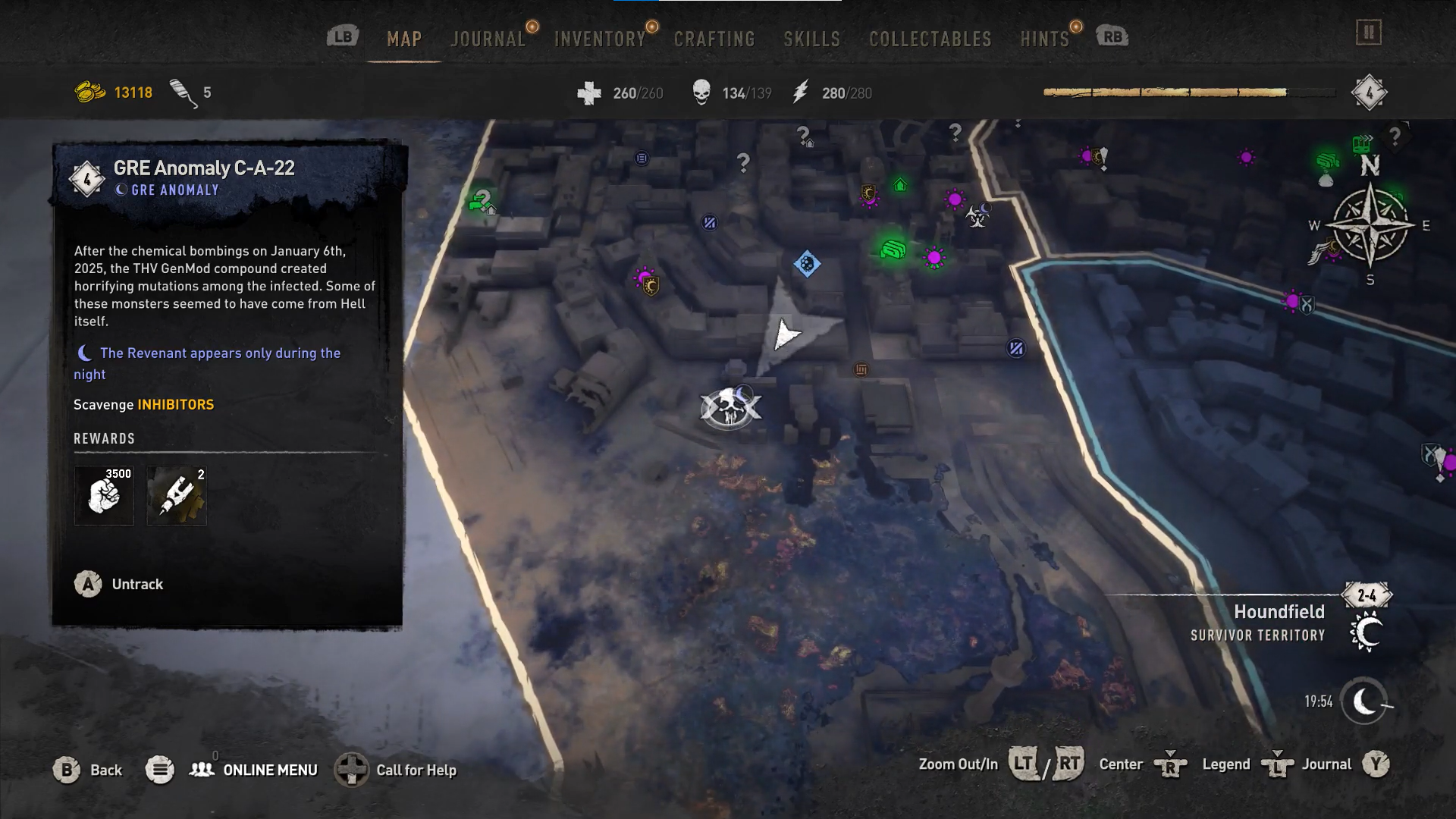Select the Skills tab
This screenshot has width=1456, height=819.
(811, 39)
